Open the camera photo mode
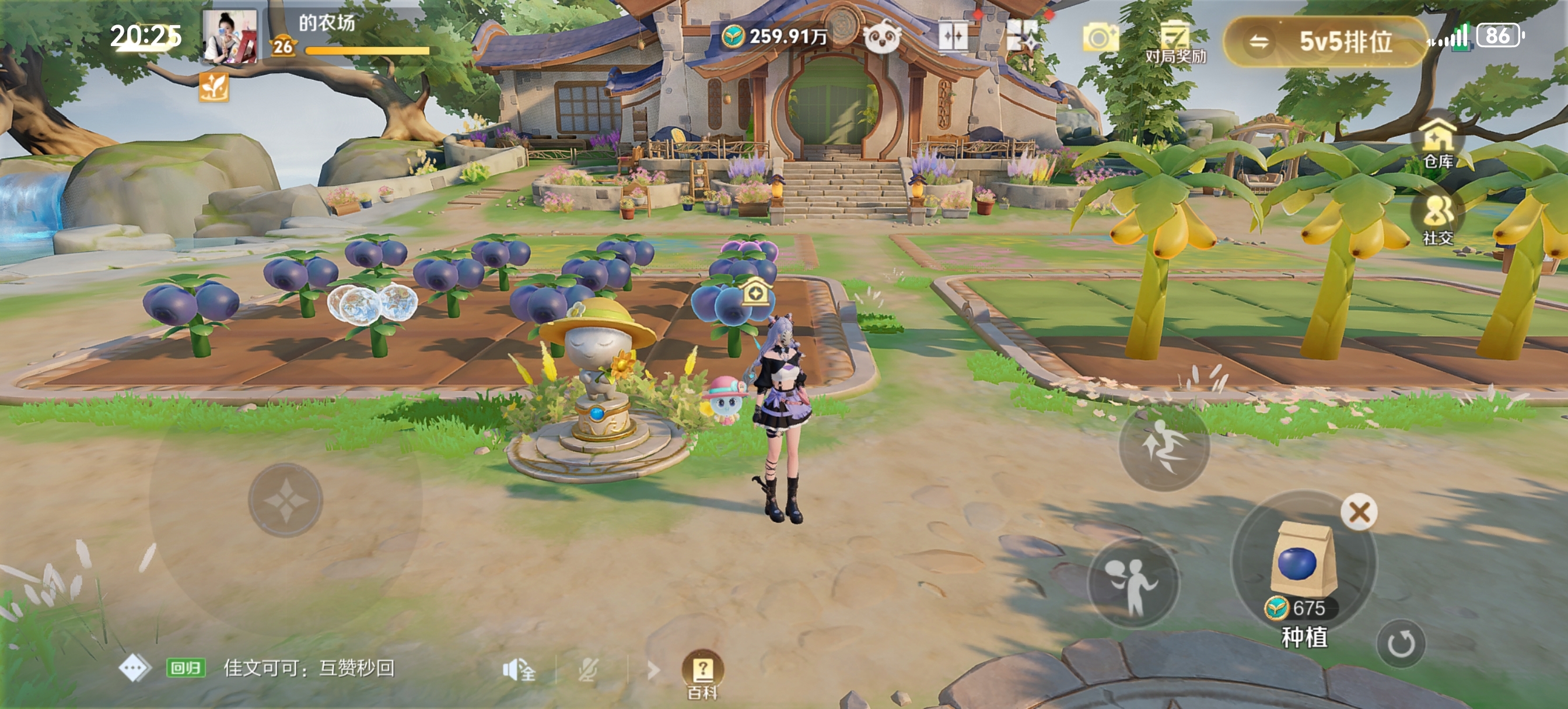 (1100, 39)
